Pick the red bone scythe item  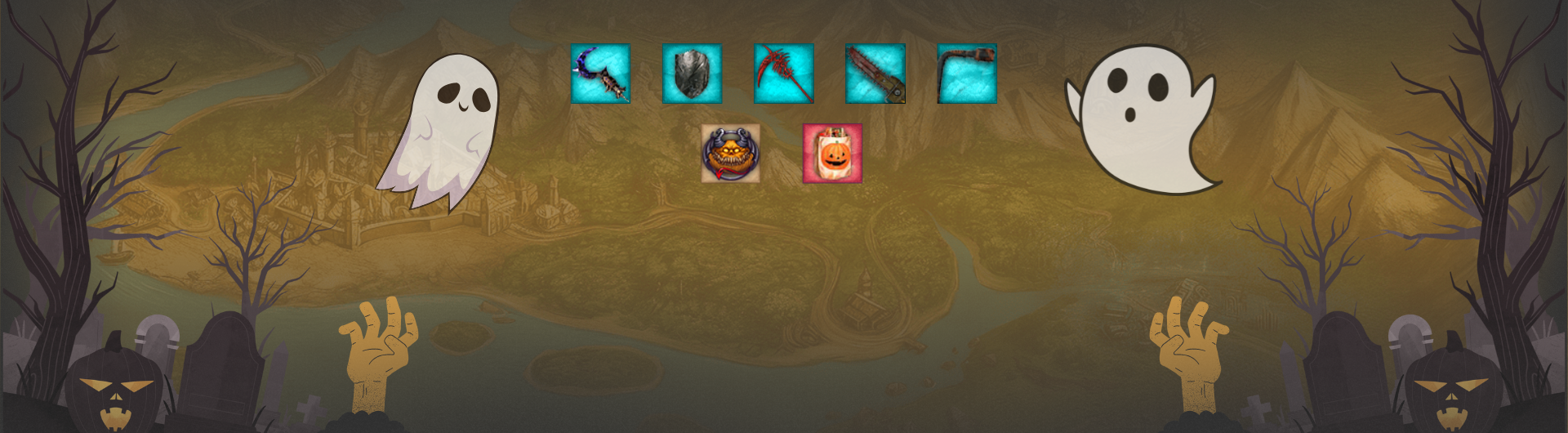[783, 74]
